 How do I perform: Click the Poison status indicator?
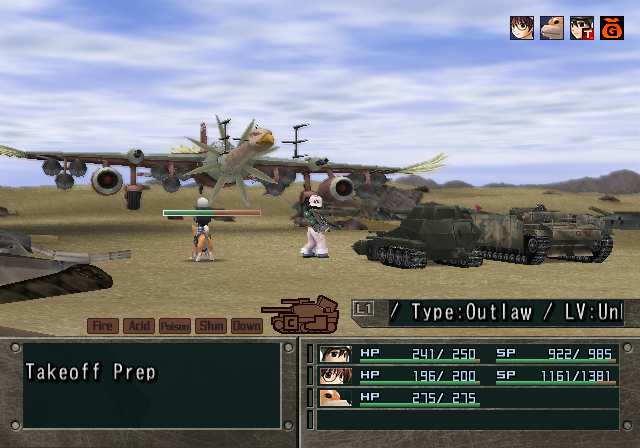click(175, 326)
